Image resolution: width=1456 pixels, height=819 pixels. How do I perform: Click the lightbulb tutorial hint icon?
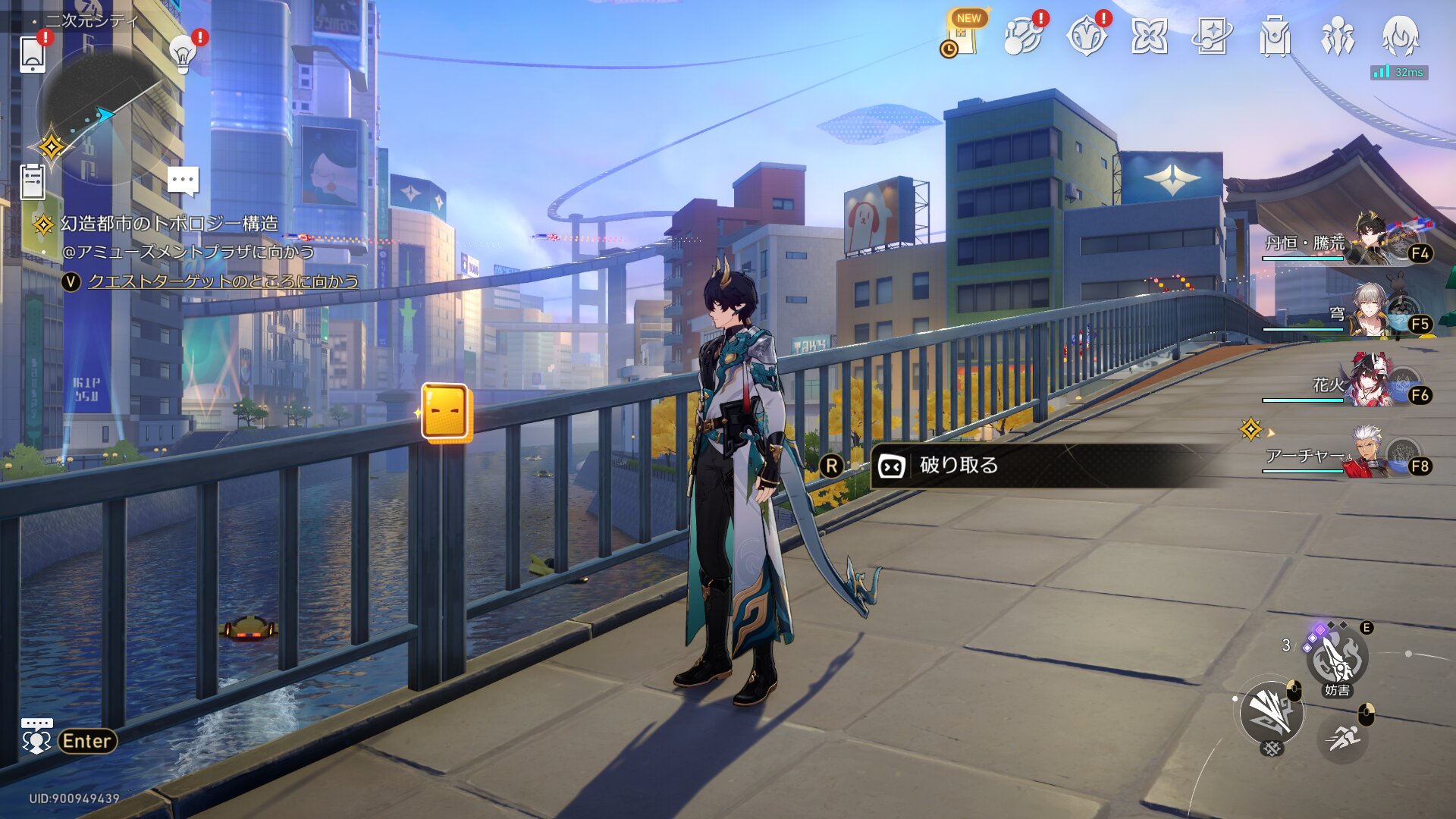(182, 53)
